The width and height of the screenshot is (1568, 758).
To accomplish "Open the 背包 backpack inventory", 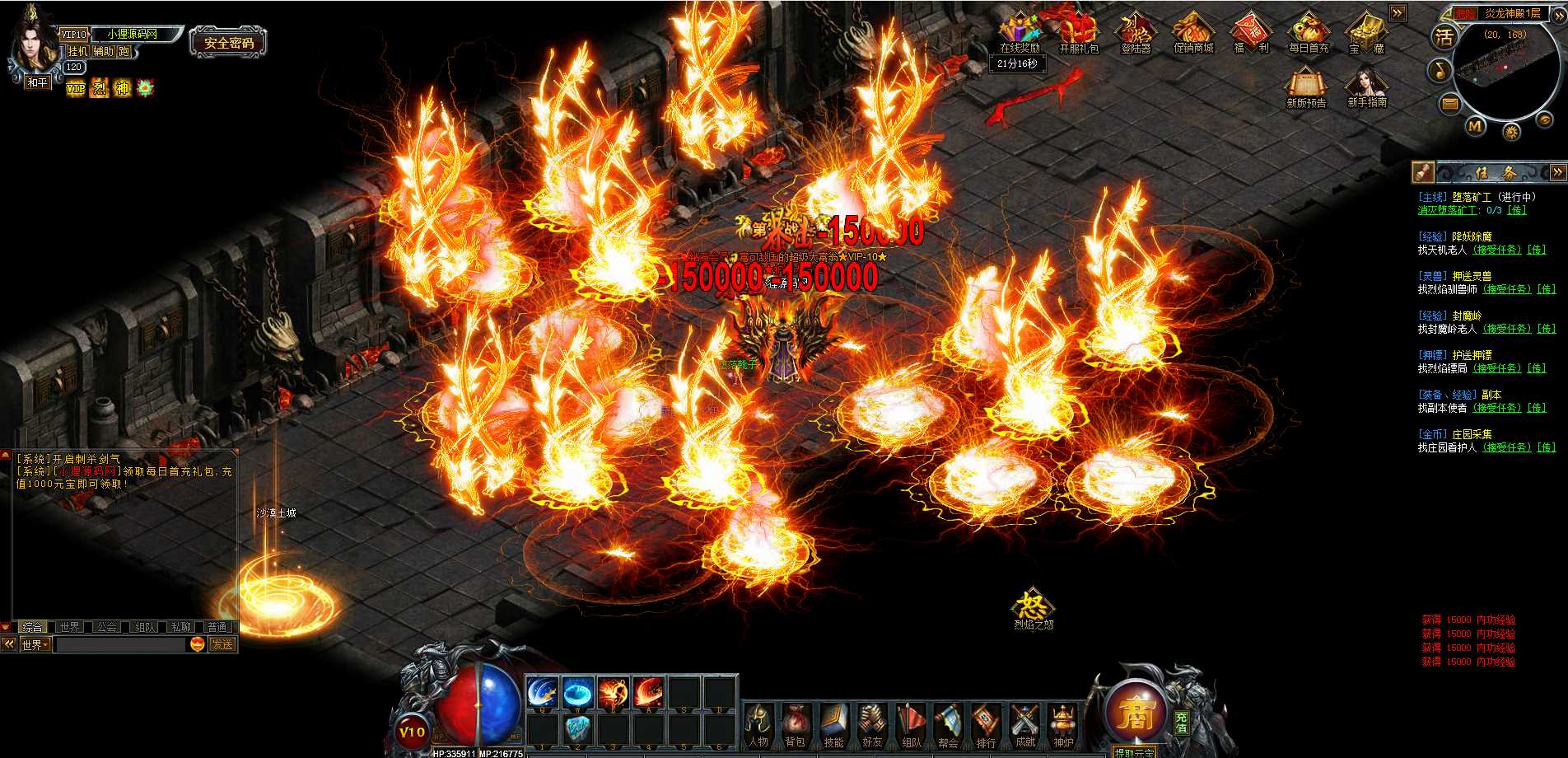I will [x=796, y=725].
